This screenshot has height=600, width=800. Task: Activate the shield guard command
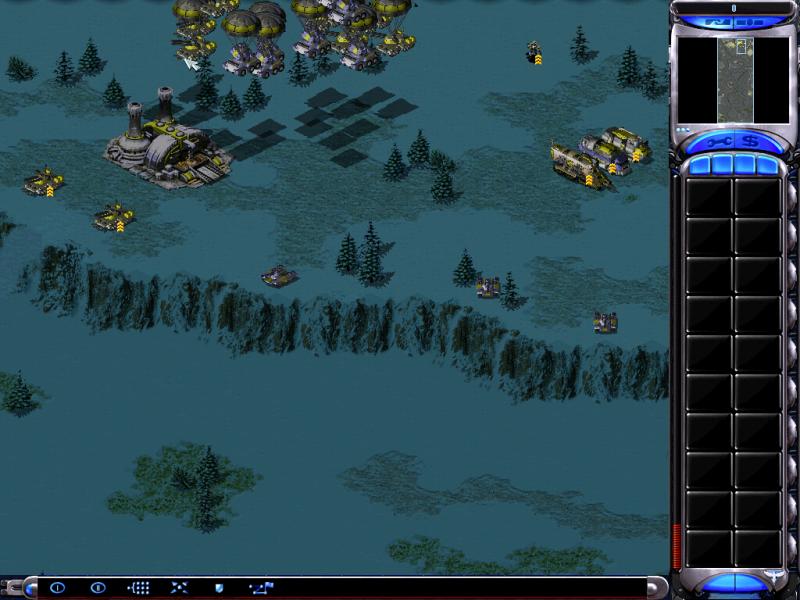coord(219,588)
